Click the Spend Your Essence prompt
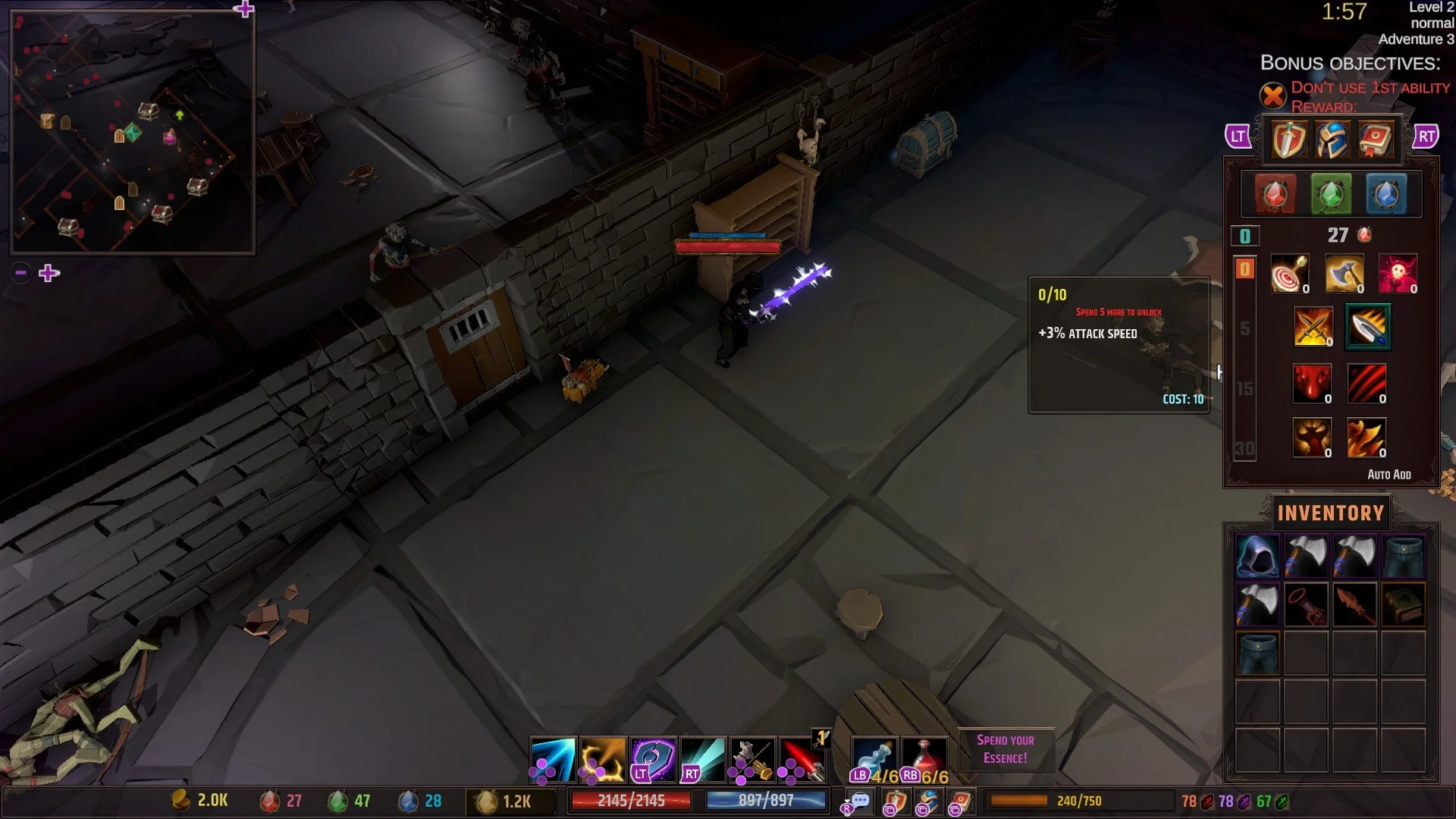 click(x=1005, y=749)
